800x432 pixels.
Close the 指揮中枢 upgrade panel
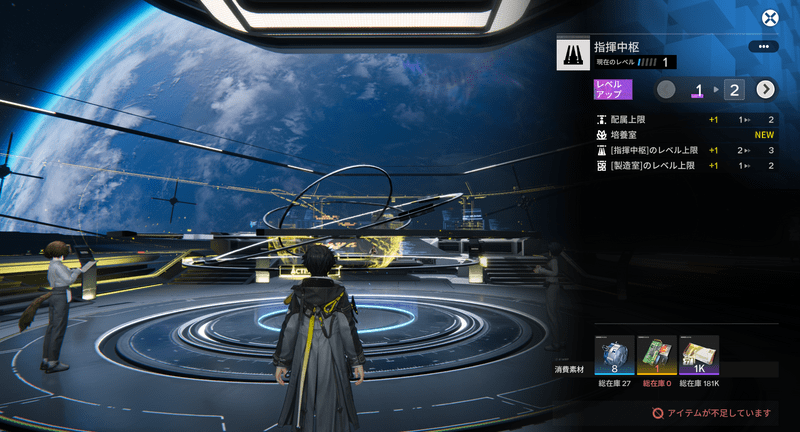click(x=770, y=18)
